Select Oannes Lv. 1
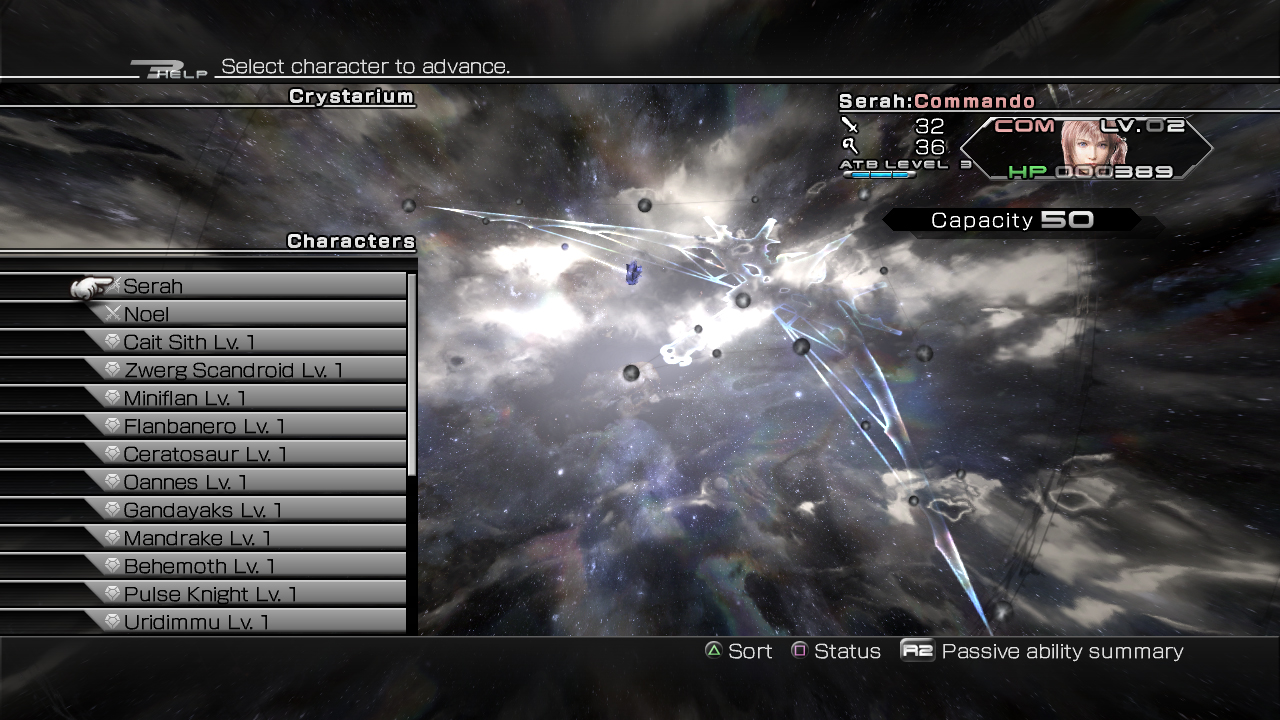Screen dimensions: 1280x720 240,482
